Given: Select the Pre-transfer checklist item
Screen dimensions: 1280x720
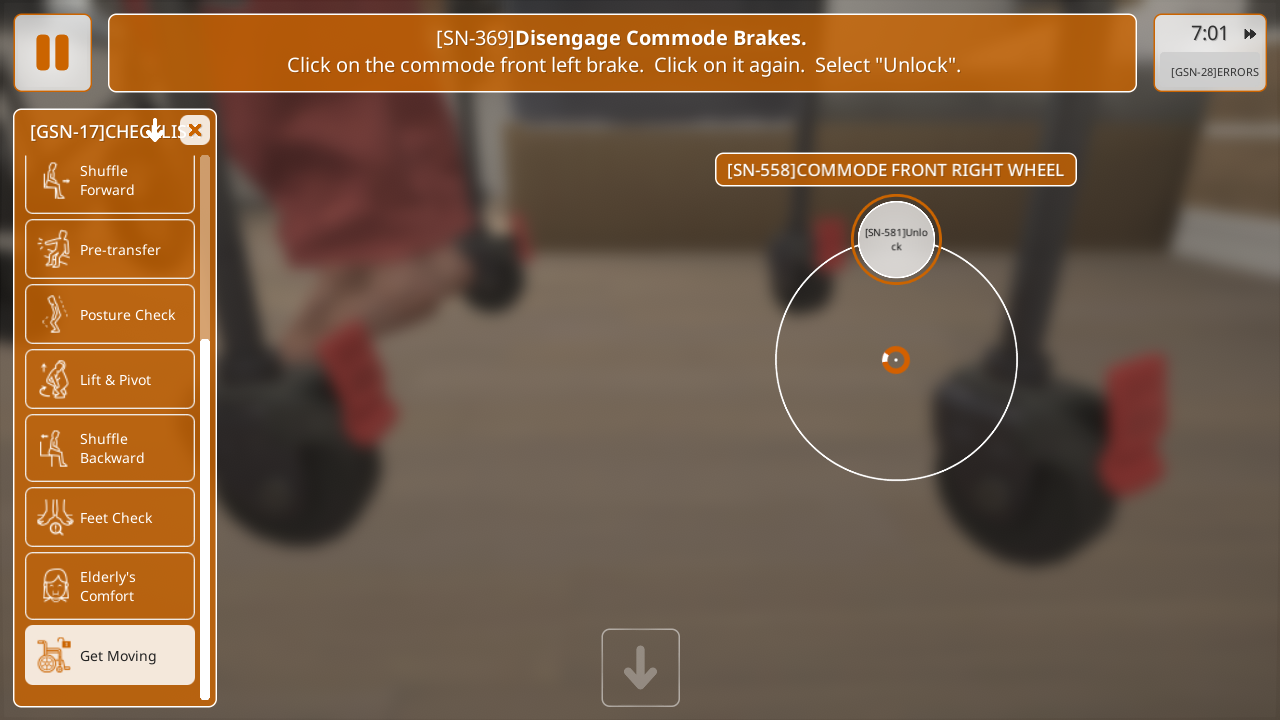Looking at the screenshot, I should point(110,249).
